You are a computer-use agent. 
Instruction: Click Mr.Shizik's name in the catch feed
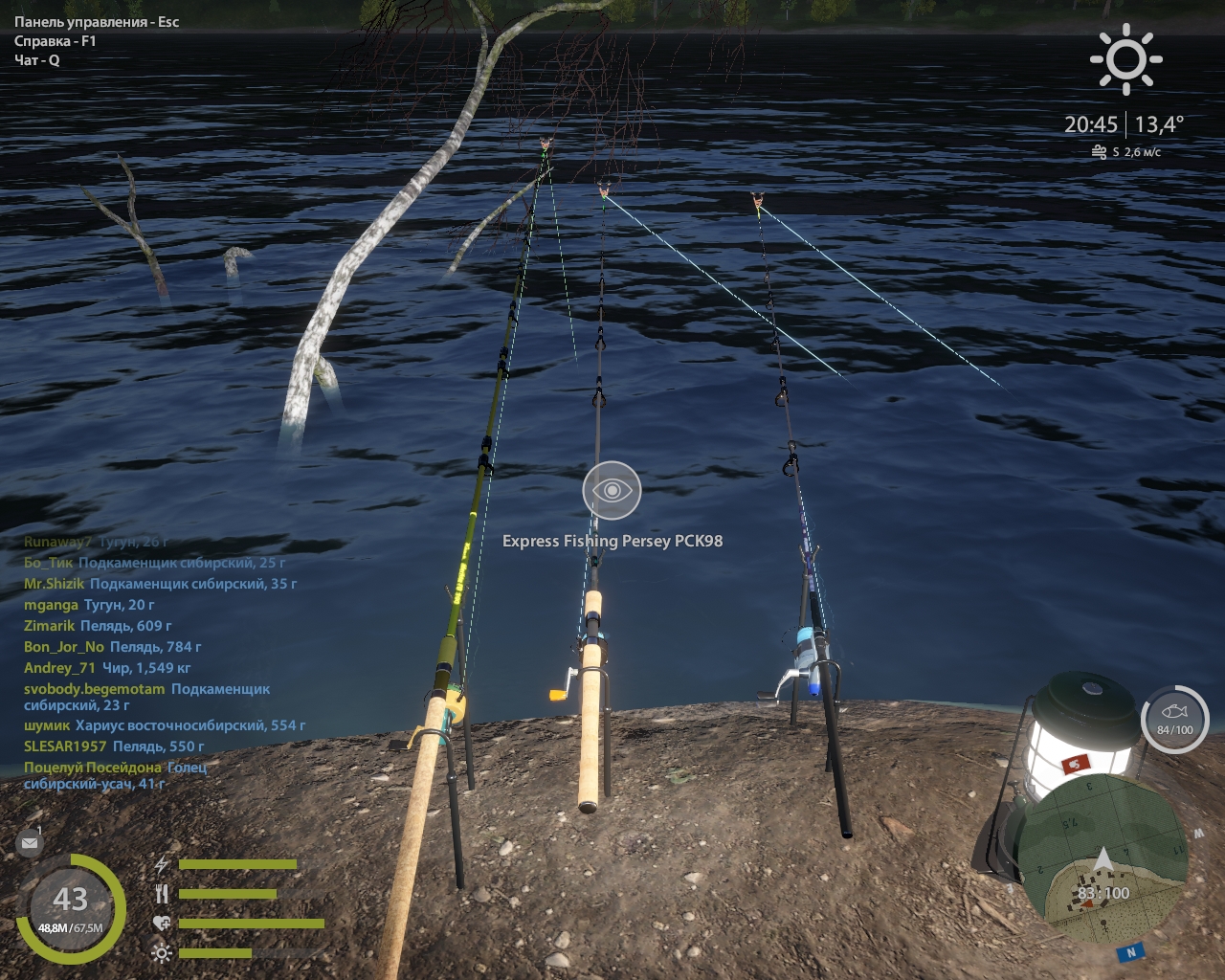pos(54,584)
